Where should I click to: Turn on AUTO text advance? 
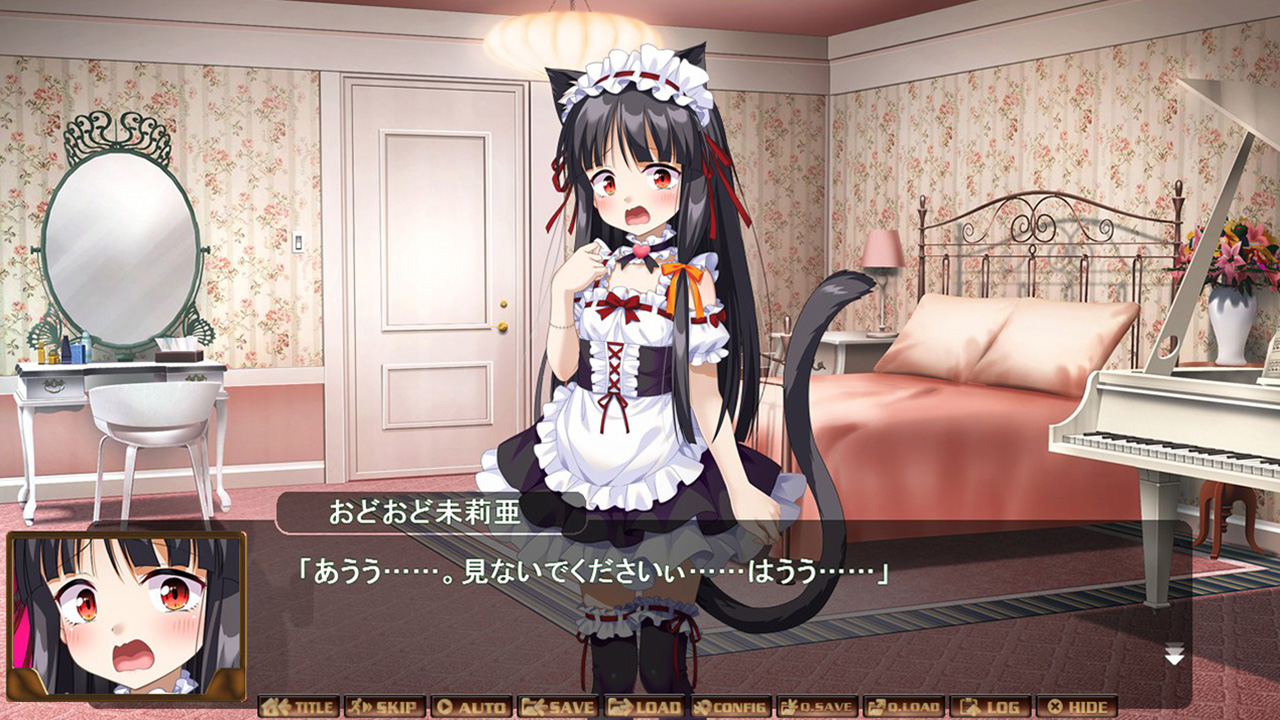click(x=471, y=707)
